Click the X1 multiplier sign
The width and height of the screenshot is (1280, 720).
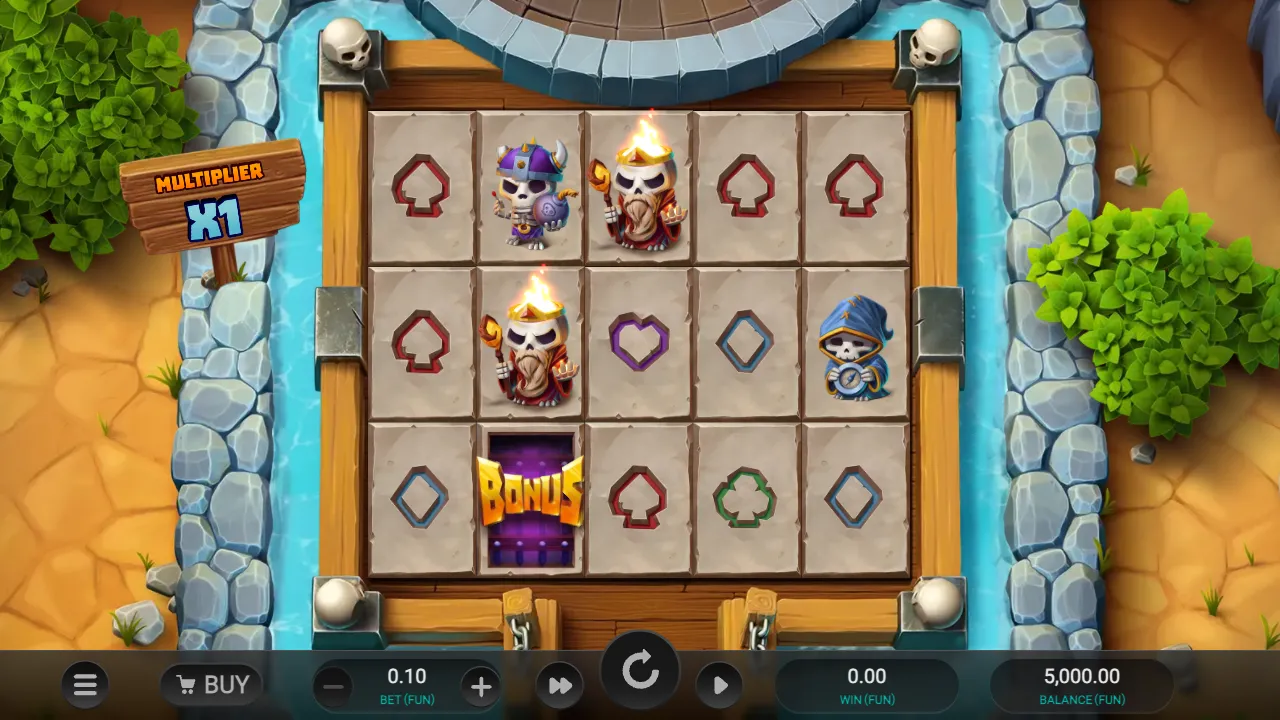(212, 218)
